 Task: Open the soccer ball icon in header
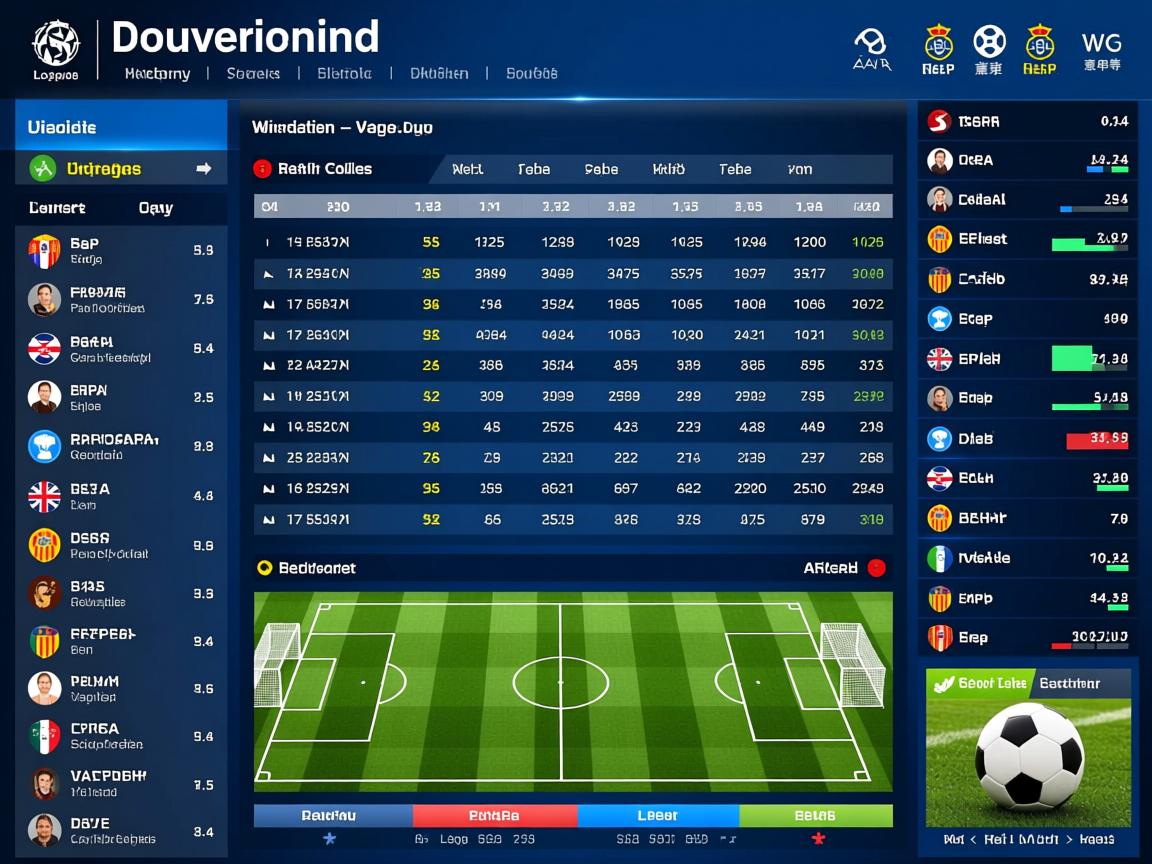pos(989,50)
